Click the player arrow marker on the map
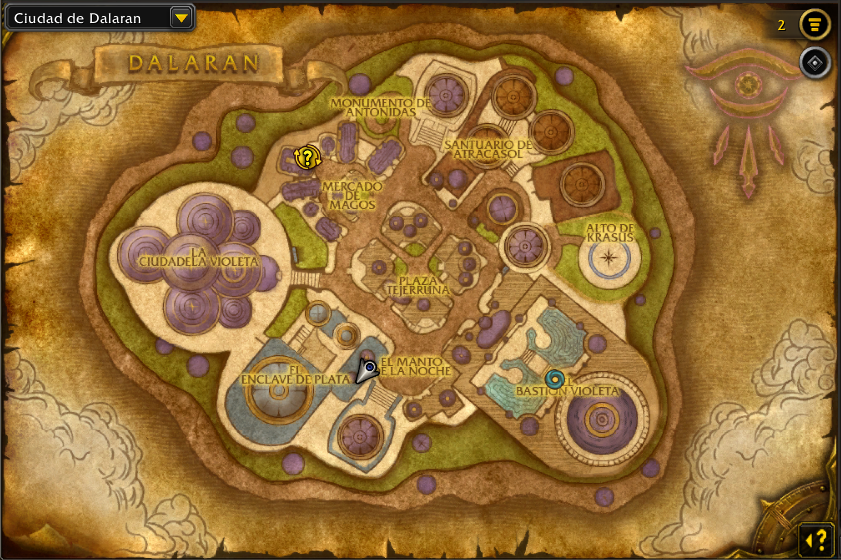Viewport: 841px width, 560px height. tap(367, 371)
